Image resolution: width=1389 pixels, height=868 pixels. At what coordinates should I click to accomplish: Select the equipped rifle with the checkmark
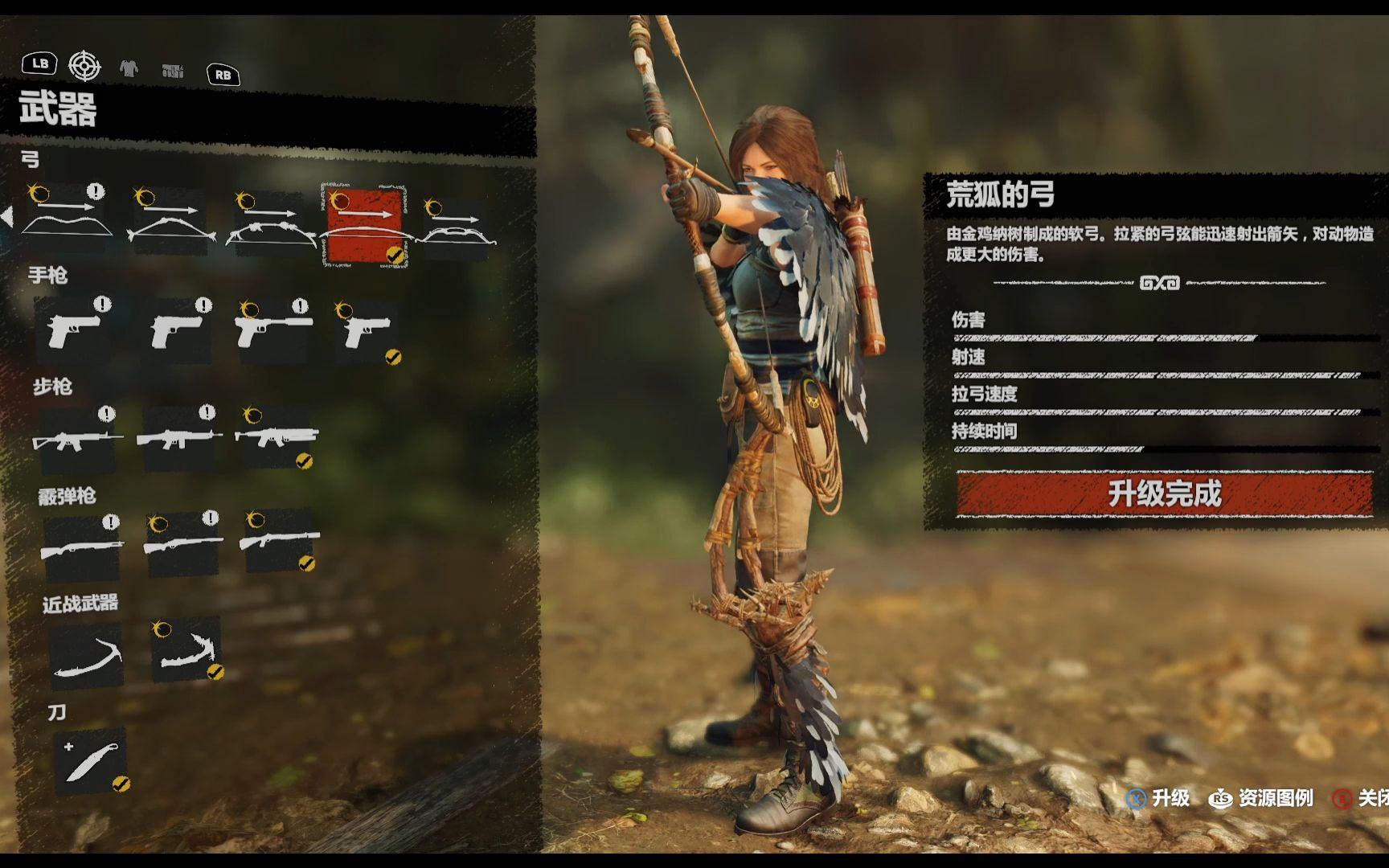point(276,436)
